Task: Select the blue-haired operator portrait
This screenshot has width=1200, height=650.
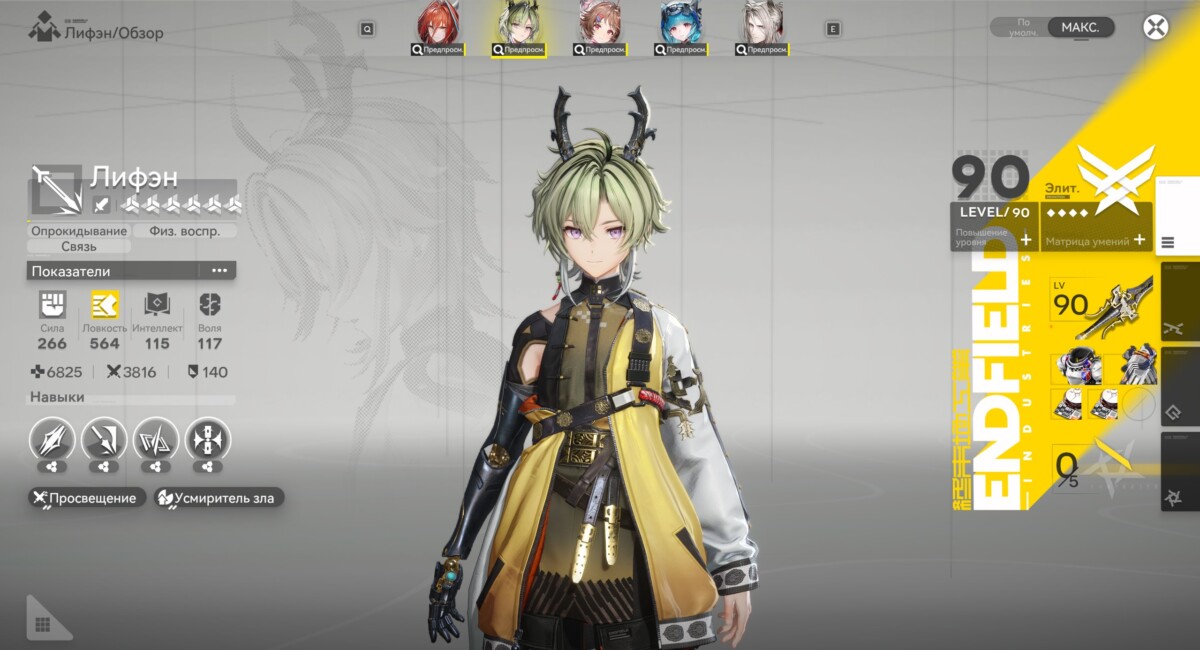Action: 680,27
